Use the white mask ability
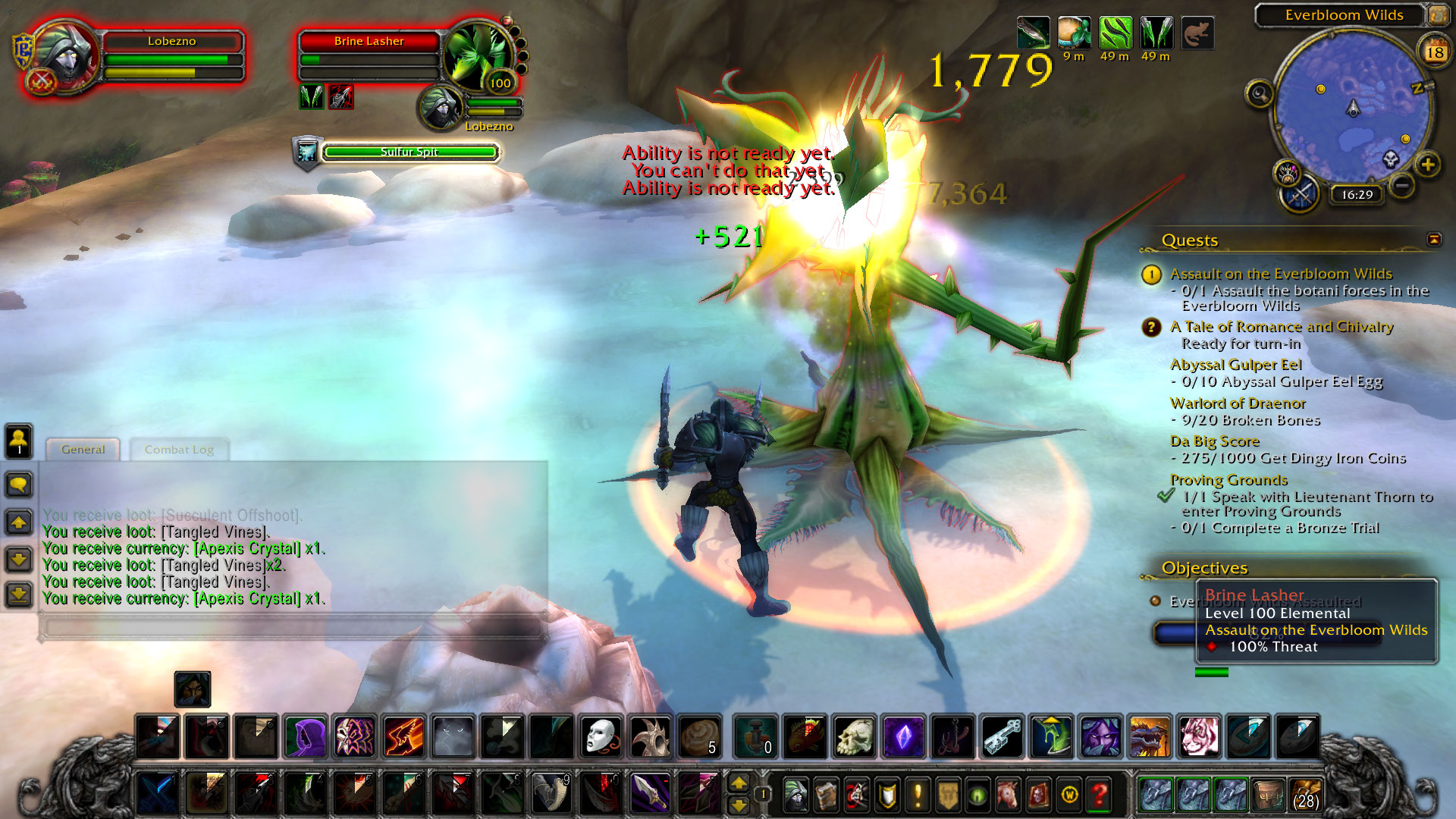Image resolution: width=1456 pixels, height=819 pixels. pos(601,736)
